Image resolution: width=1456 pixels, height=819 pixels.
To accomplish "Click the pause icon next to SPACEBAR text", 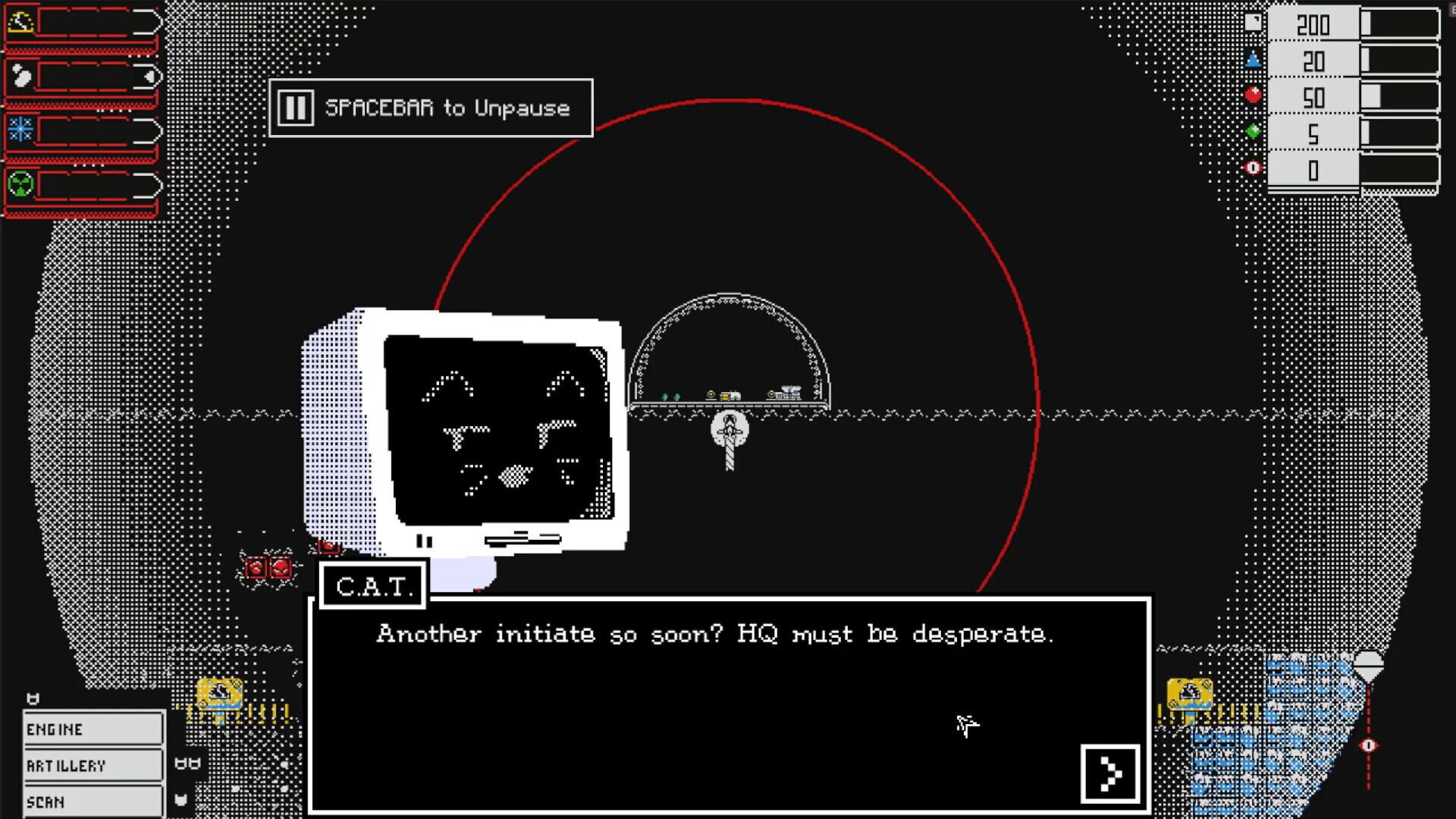I will tap(296, 108).
